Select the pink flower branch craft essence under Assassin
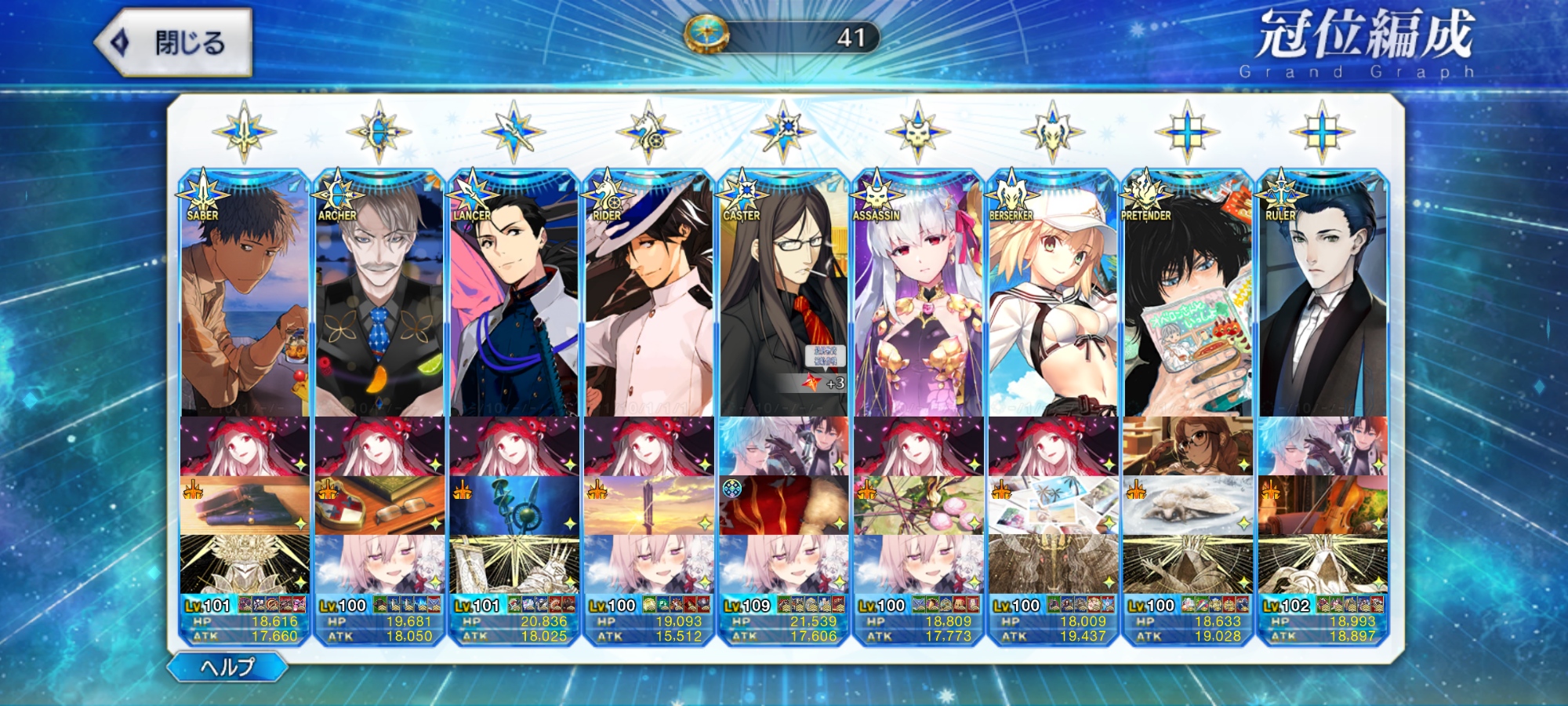This screenshot has height=706, width=1568. [918, 505]
